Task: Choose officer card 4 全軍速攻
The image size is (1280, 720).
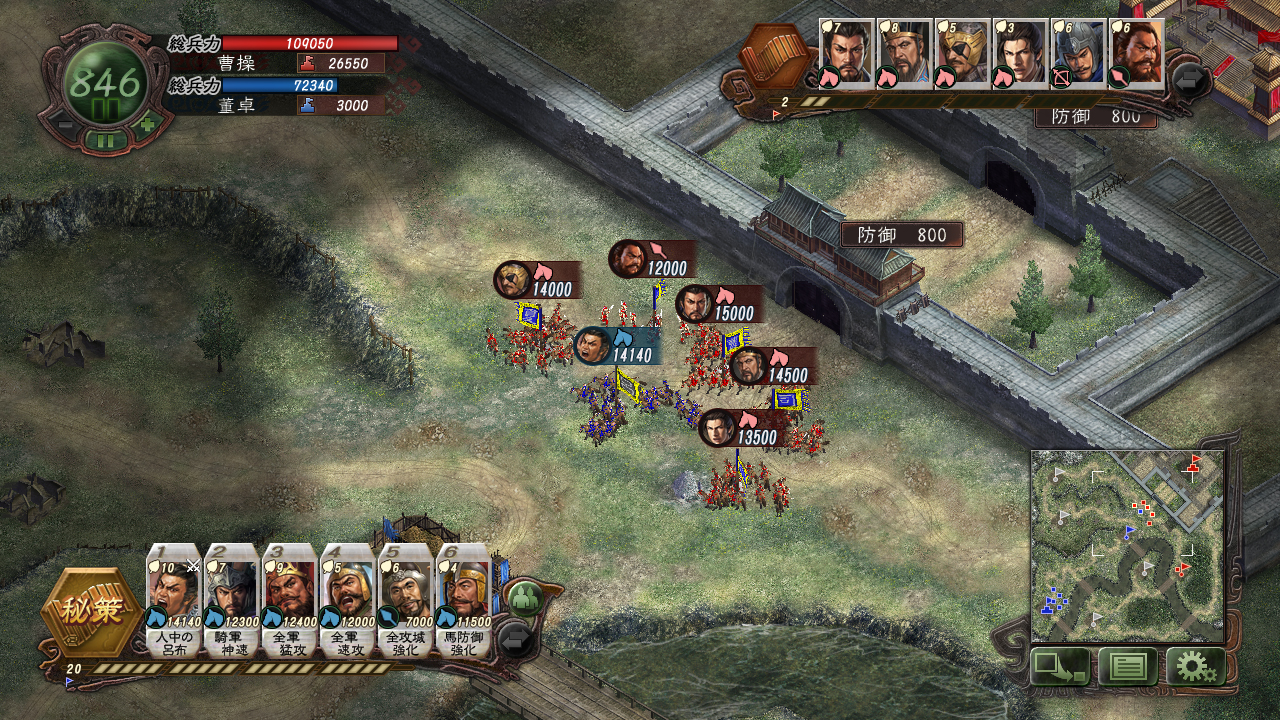Action: tap(348, 600)
